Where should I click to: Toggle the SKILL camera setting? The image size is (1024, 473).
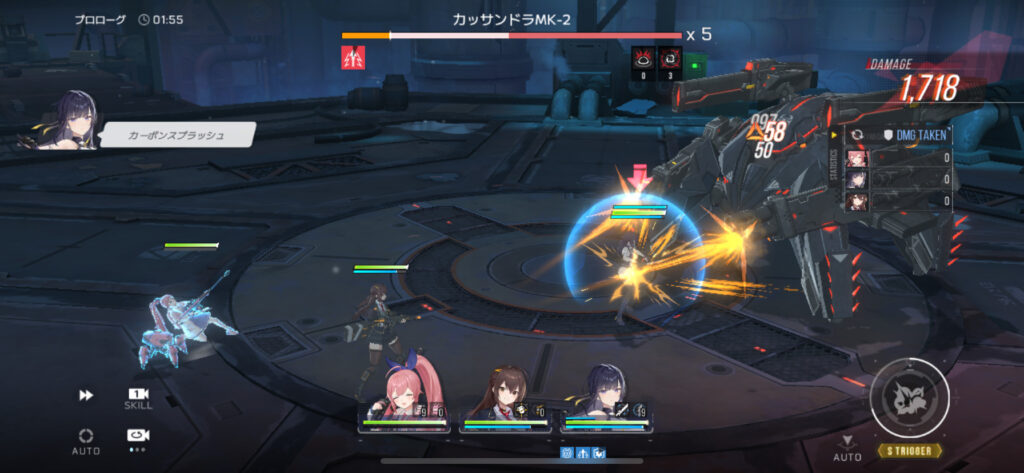click(x=138, y=396)
